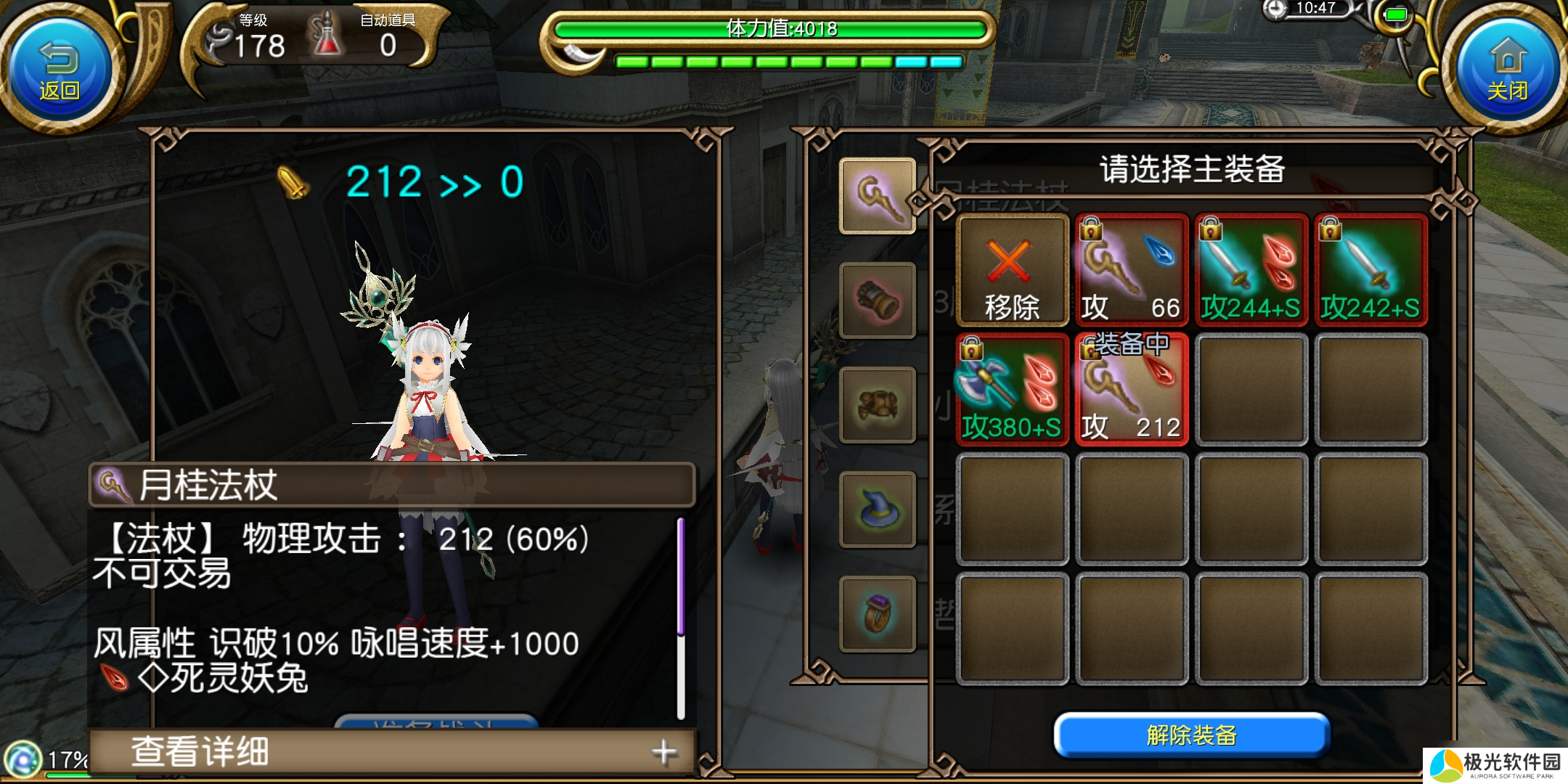
Task: Tap the auto-item red potion icon
Action: click(326, 36)
